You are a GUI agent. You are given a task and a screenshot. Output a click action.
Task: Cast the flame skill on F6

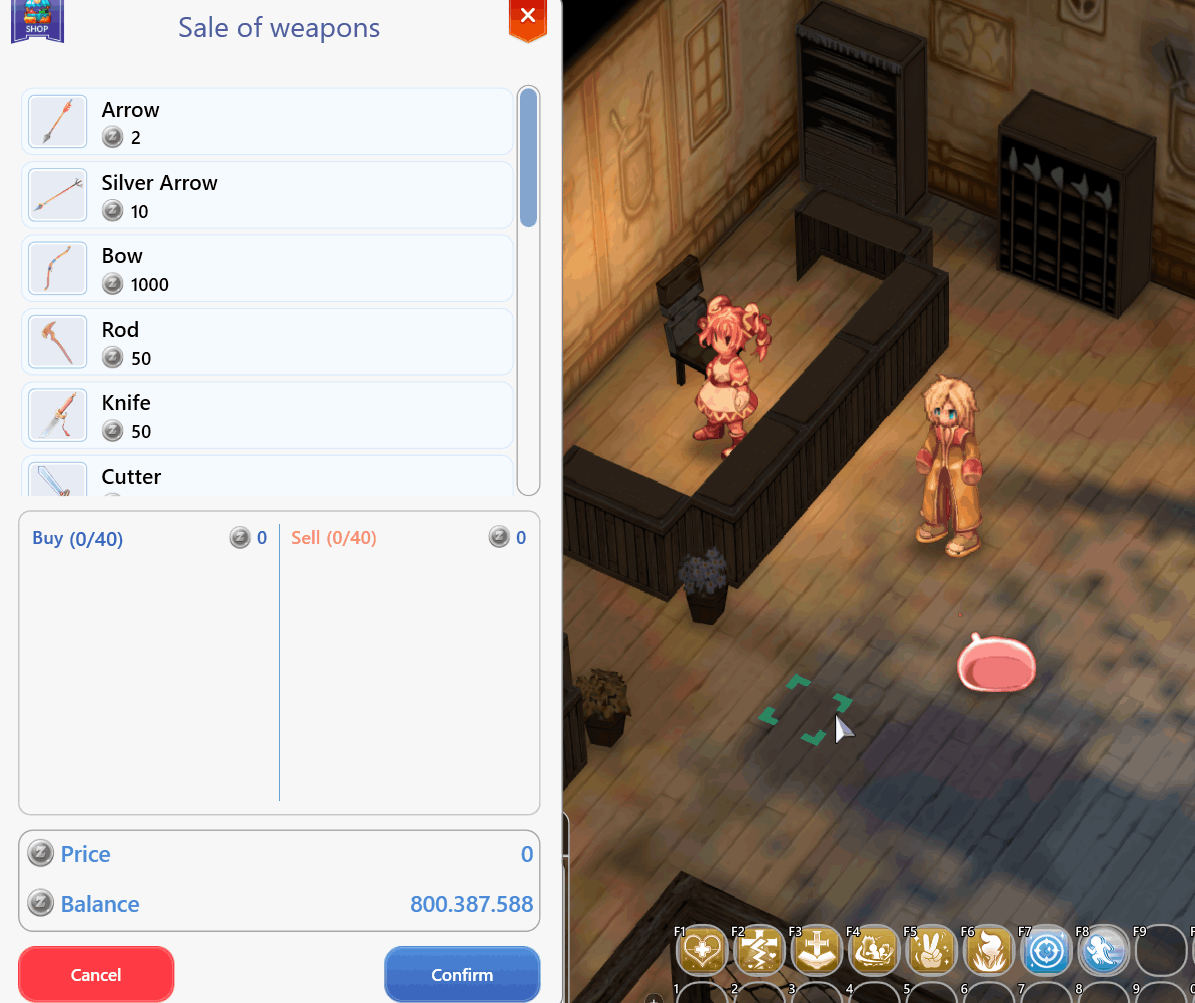point(989,950)
